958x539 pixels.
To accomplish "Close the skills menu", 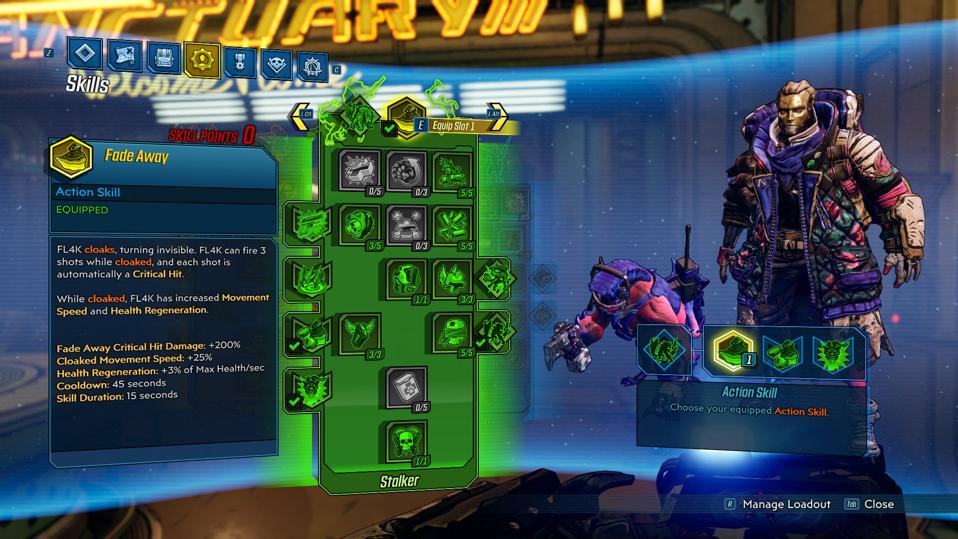I will [877, 504].
